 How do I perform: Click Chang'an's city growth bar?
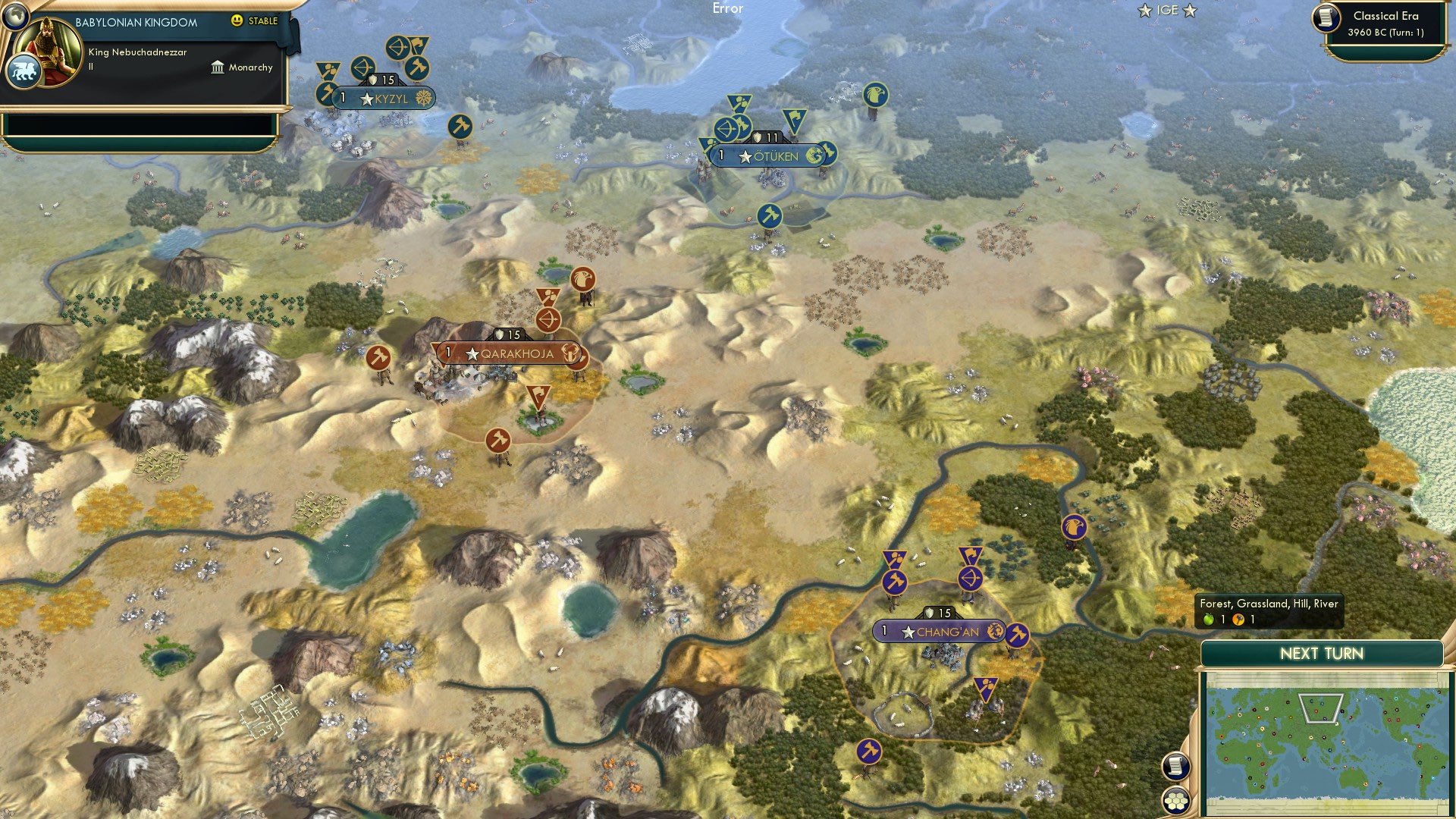click(x=883, y=629)
